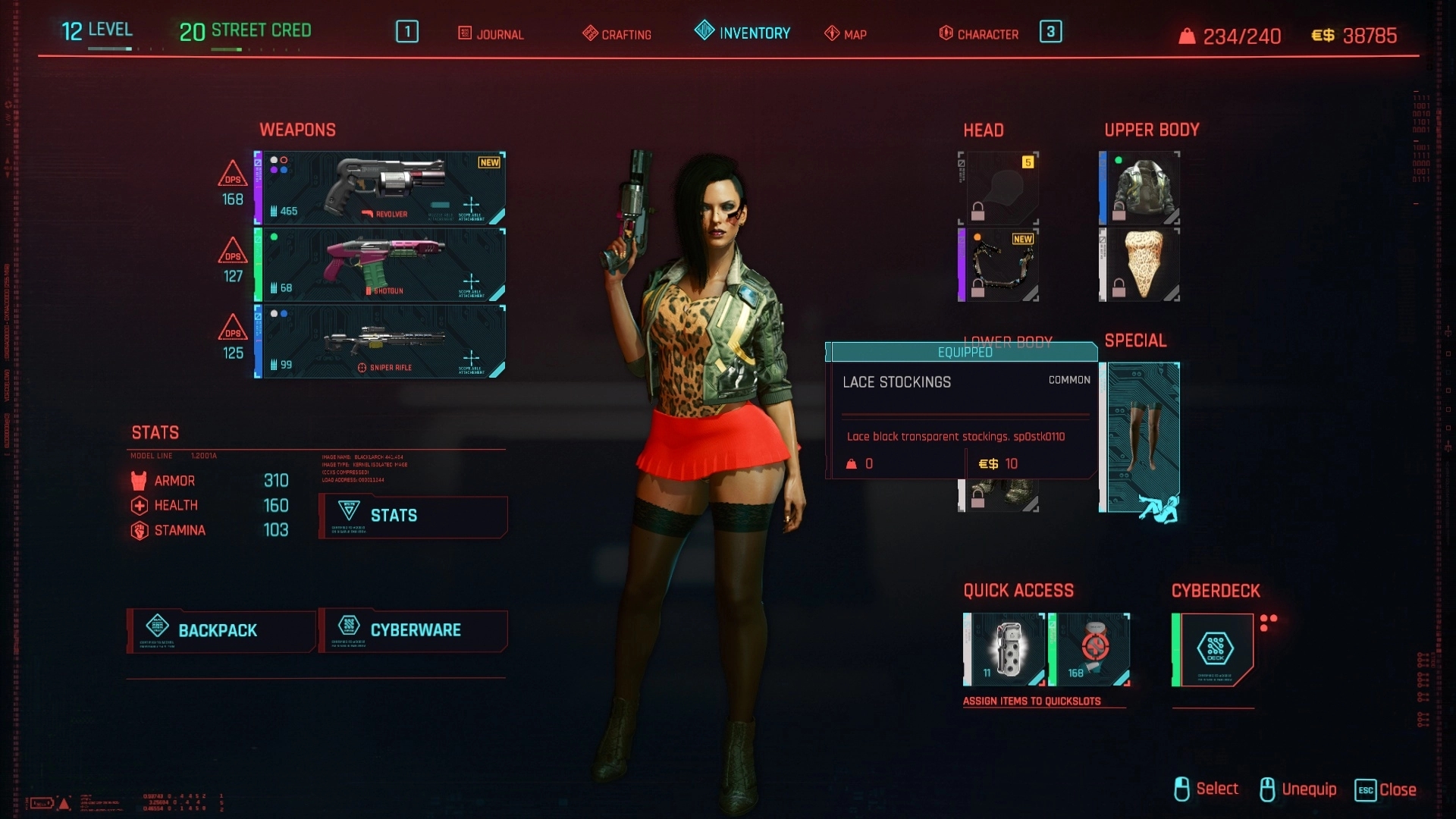Screen dimensions: 1456x819
Task: Choose the pink shotgun weapon slot
Action: [381, 265]
